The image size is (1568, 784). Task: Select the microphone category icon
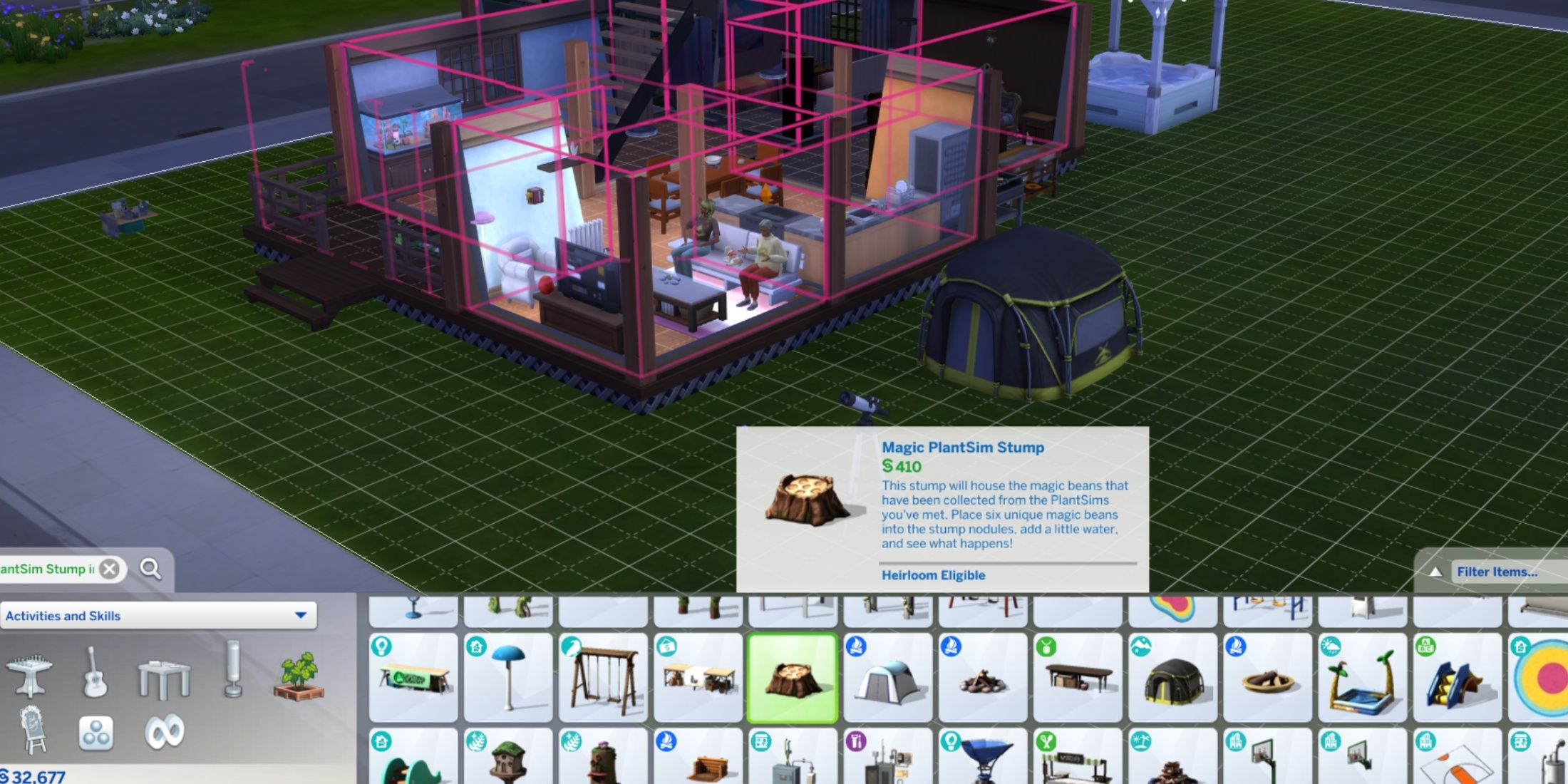tap(232, 670)
